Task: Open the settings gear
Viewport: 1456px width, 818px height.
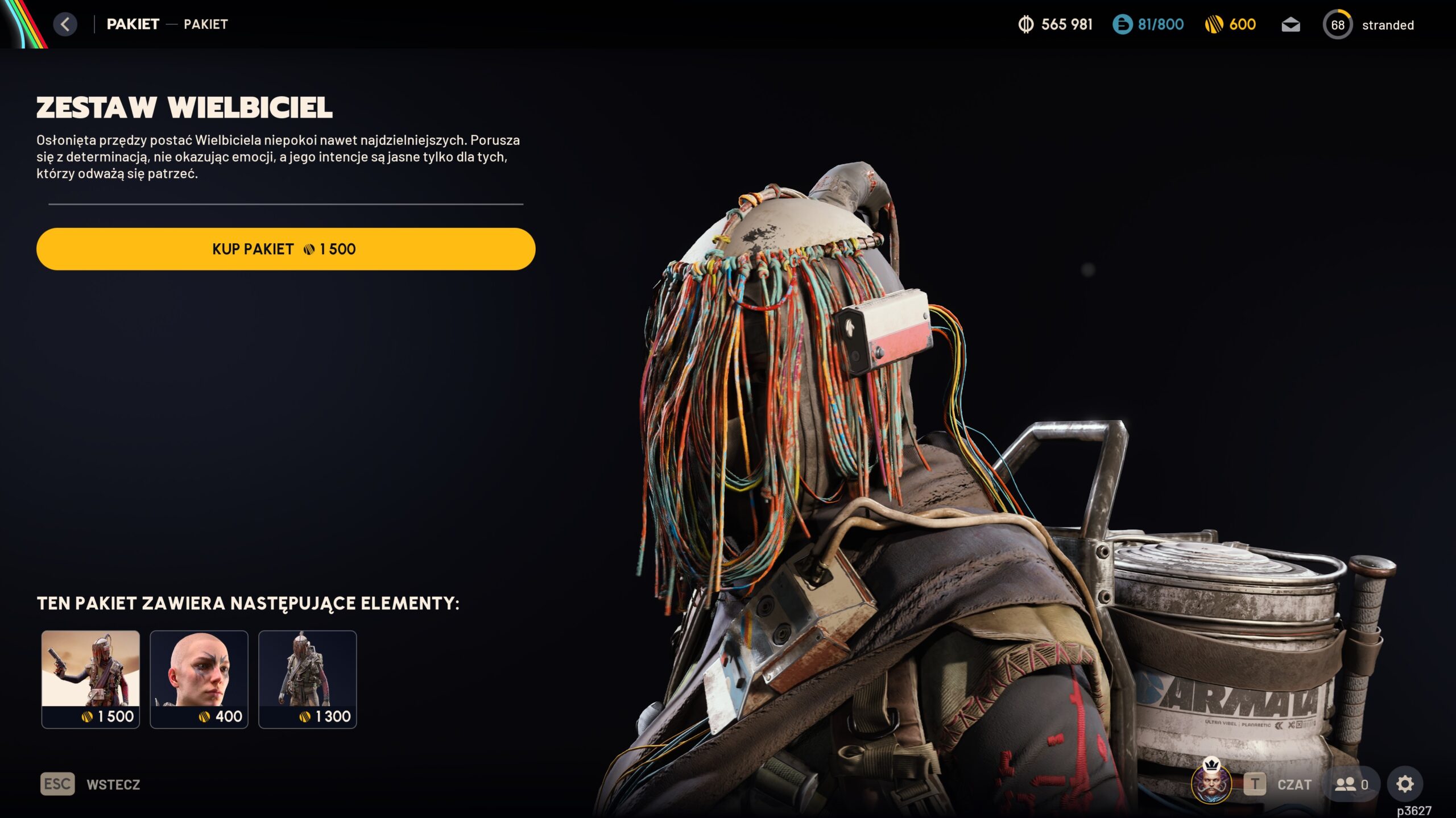Action: [1405, 784]
